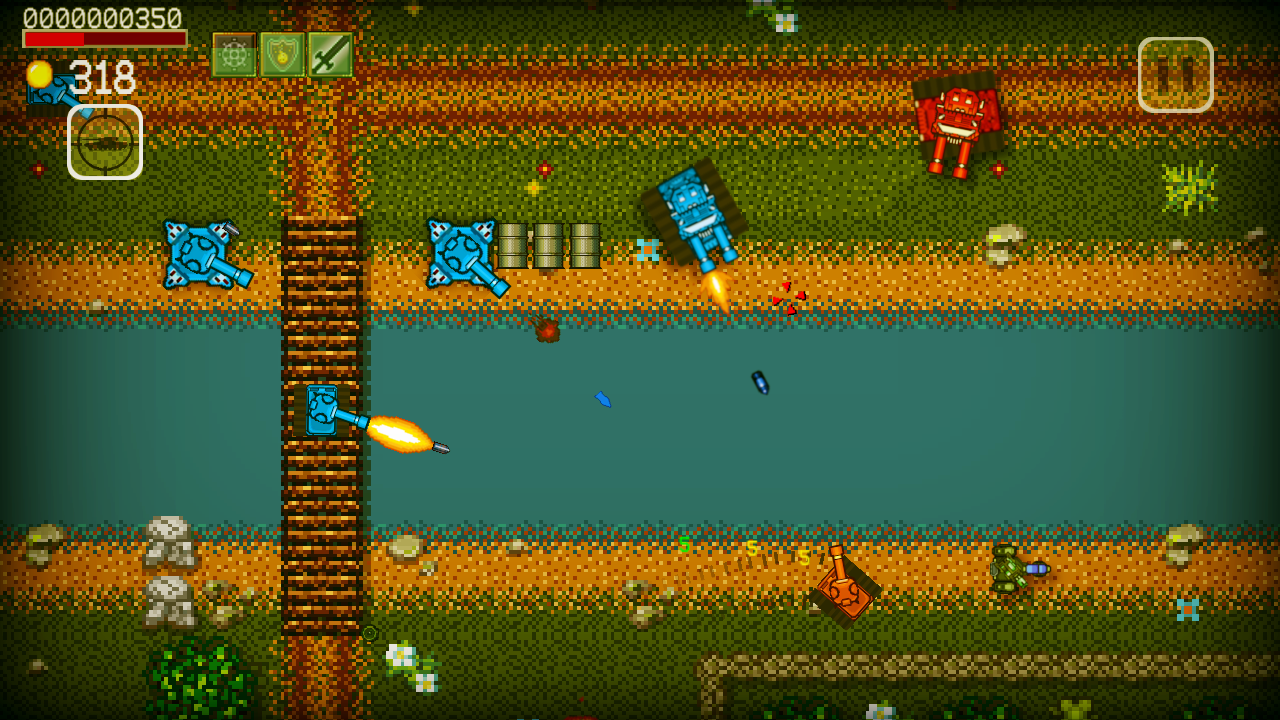Click the red health bar
Viewport: 1280px width, 720px height.
[x=103, y=36]
